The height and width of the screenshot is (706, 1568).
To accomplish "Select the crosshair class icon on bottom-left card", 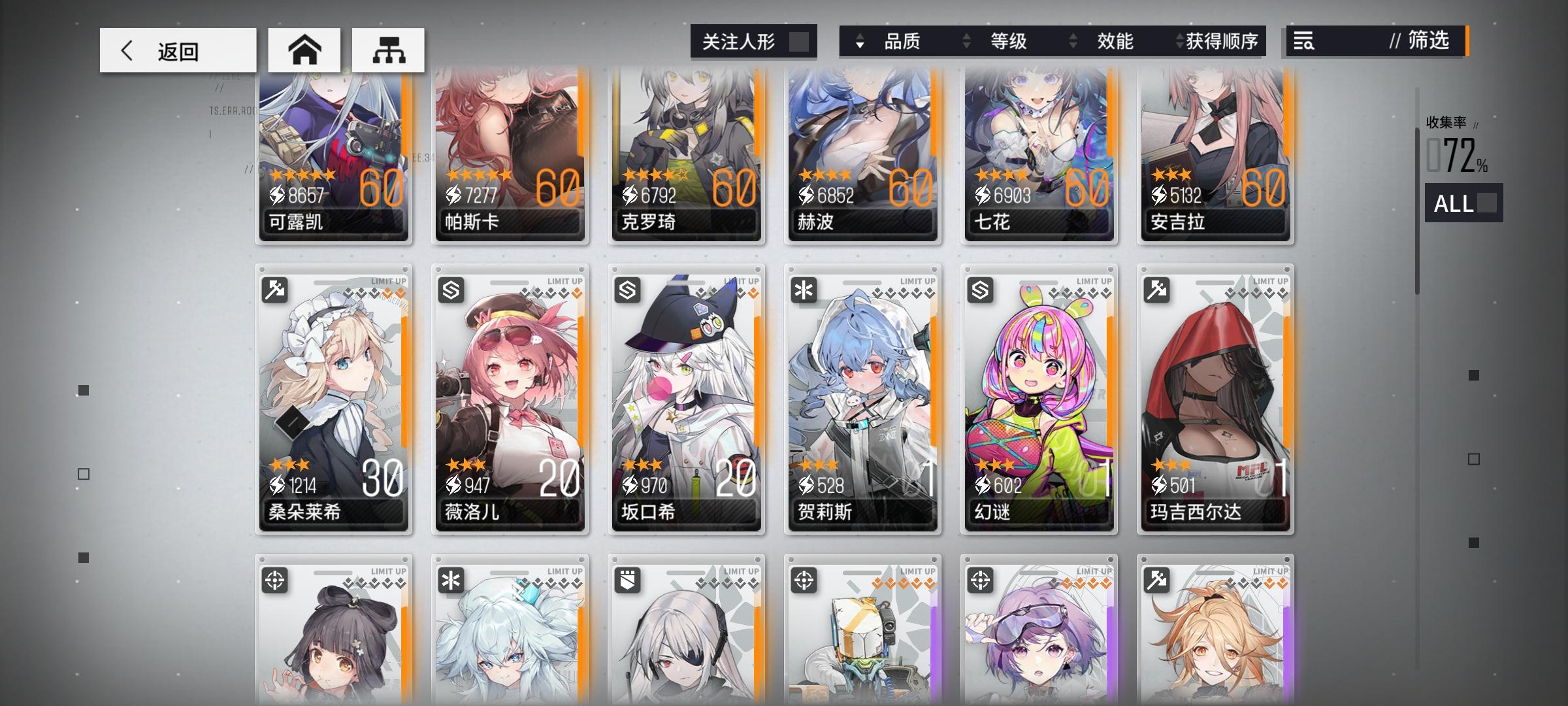I will tap(276, 579).
